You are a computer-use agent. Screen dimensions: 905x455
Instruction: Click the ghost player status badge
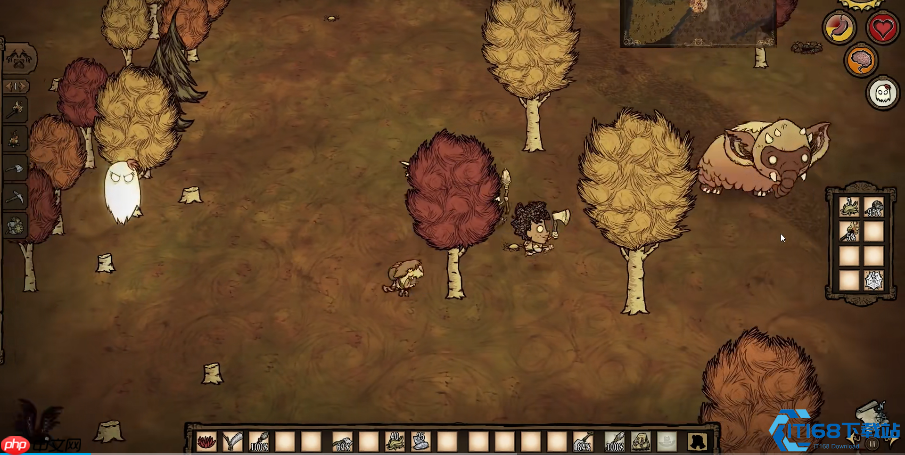pos(880,93)
